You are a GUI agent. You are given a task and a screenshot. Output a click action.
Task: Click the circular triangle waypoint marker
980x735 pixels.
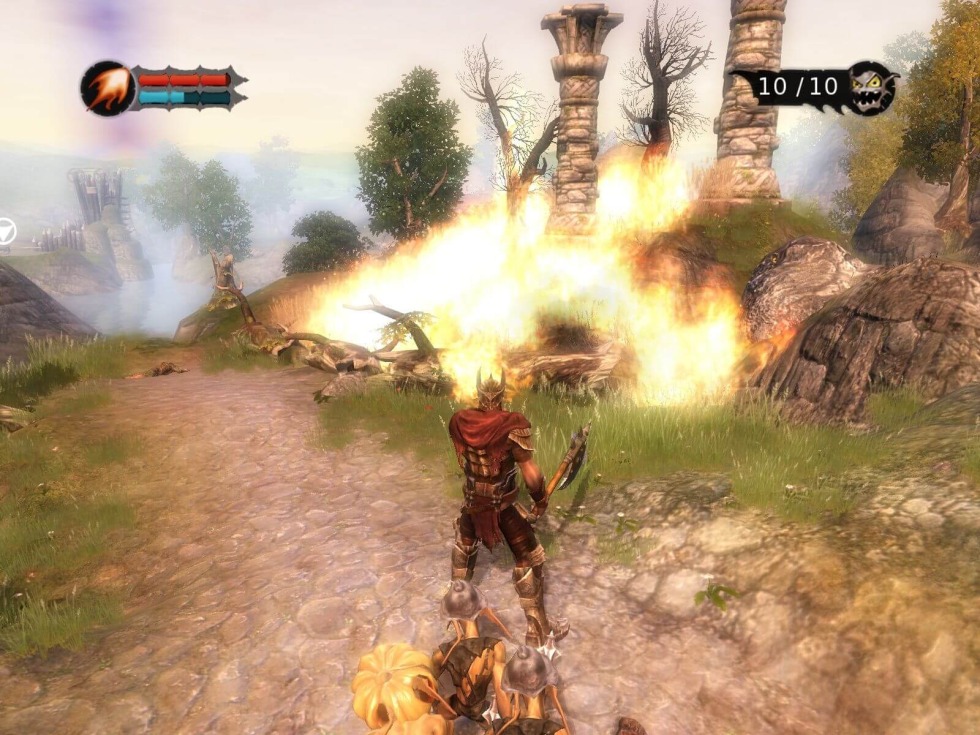(x=5, y=232)
